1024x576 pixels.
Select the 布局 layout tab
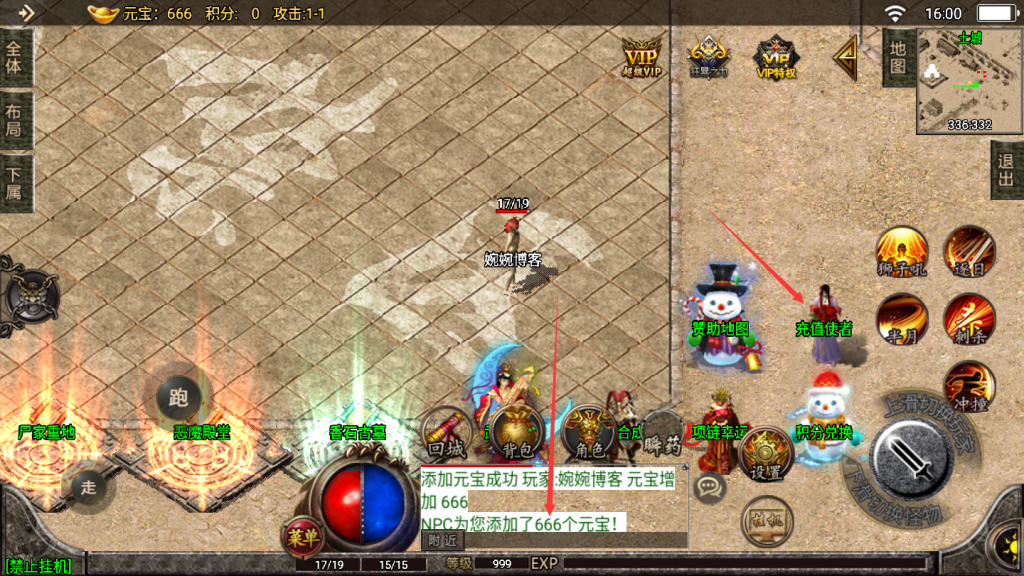(14, 121)
